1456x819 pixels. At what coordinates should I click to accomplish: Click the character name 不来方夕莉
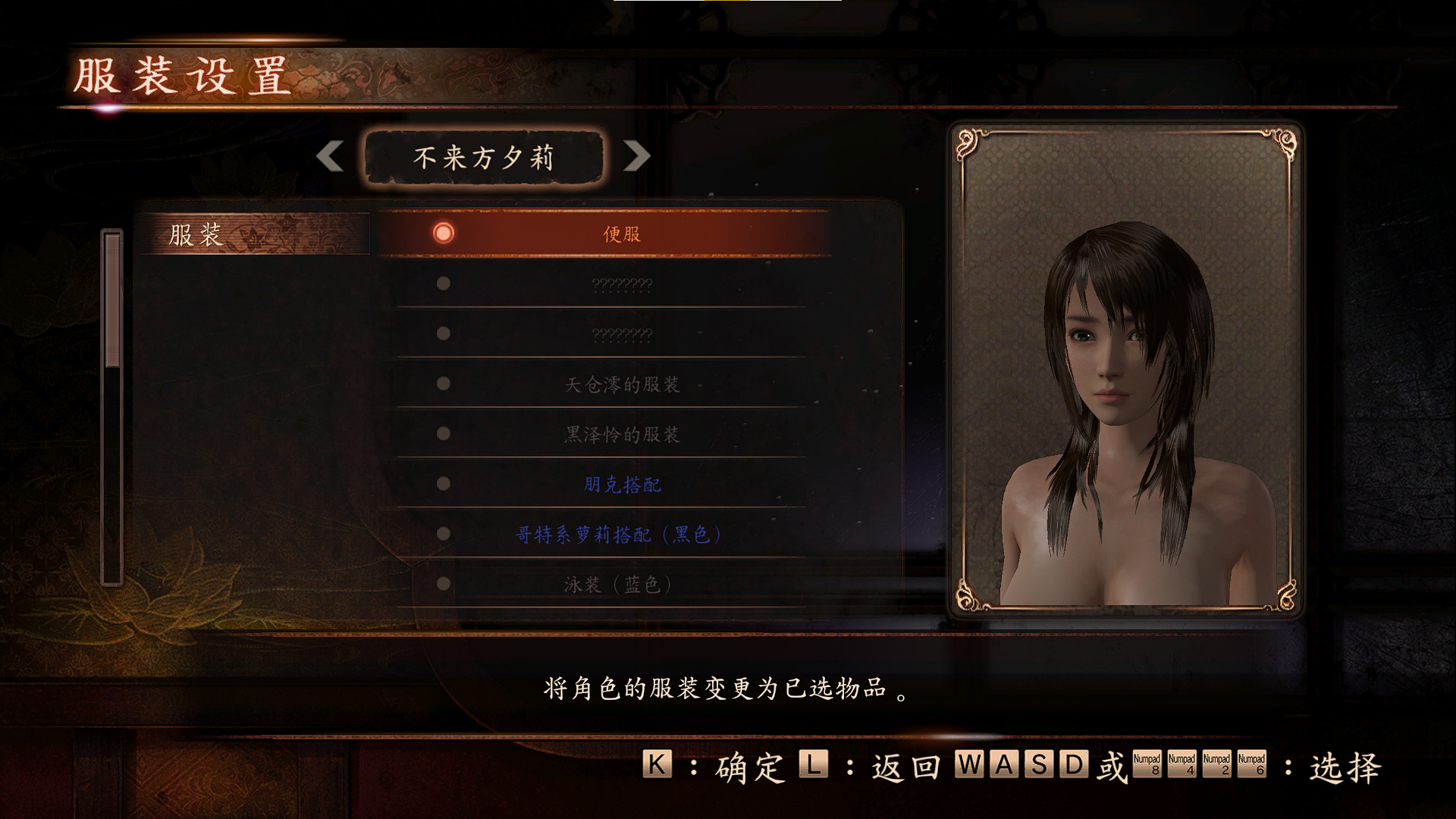(x=482, y=158)
